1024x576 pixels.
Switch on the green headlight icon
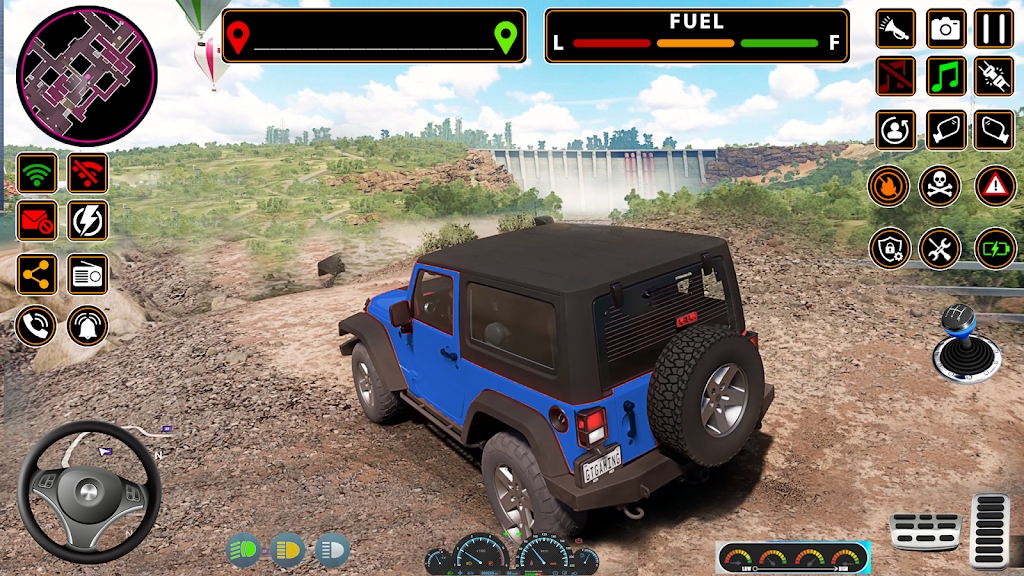click(243, 549)
